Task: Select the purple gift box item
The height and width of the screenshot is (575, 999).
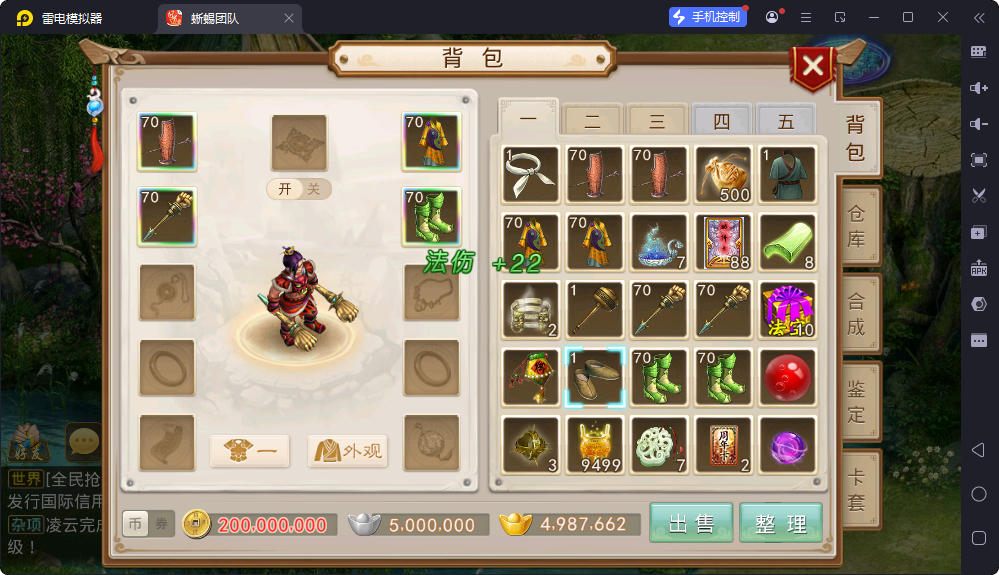Action: tap(787, 309)
